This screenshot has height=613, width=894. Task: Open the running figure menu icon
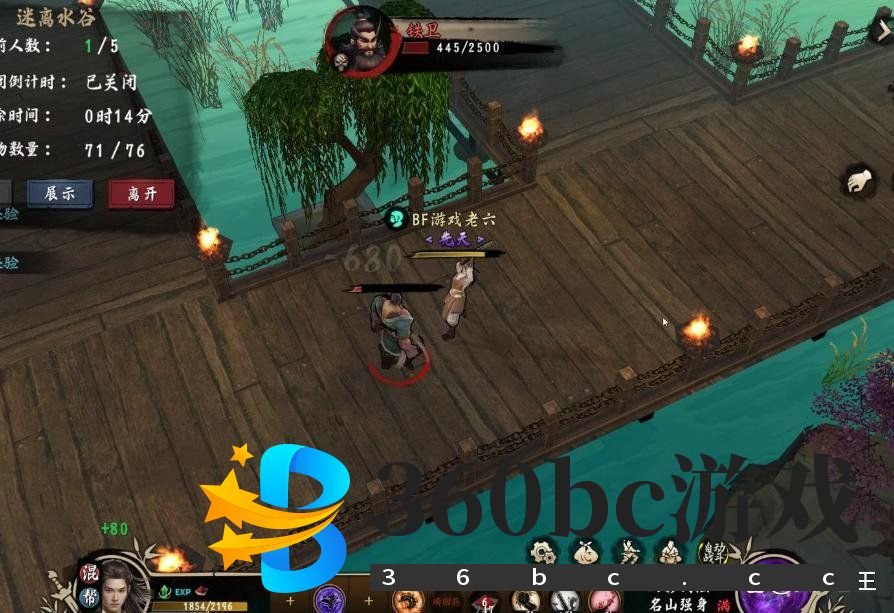pos(628,551)
